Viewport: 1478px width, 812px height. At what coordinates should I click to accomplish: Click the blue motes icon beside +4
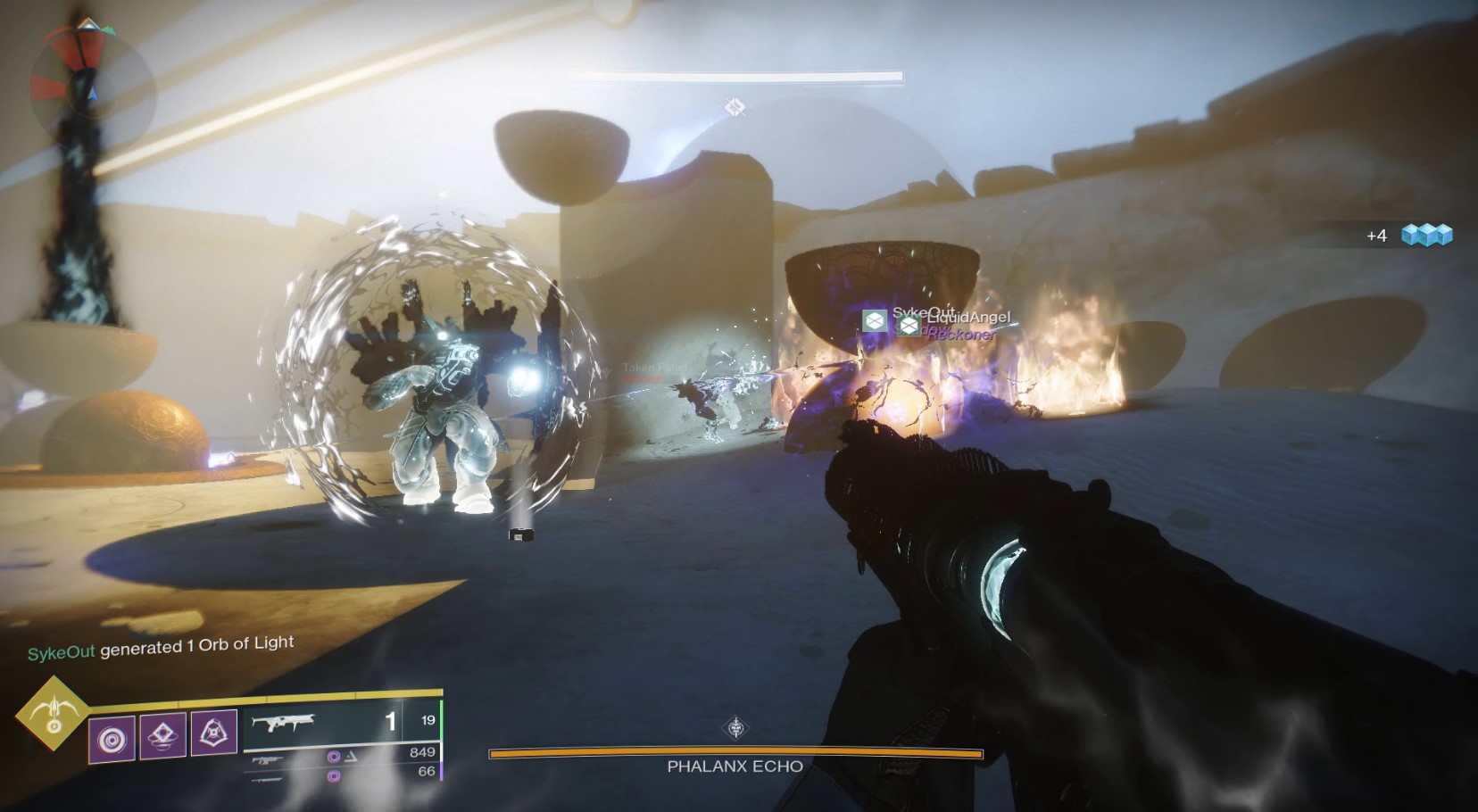tap(1426, 235)
